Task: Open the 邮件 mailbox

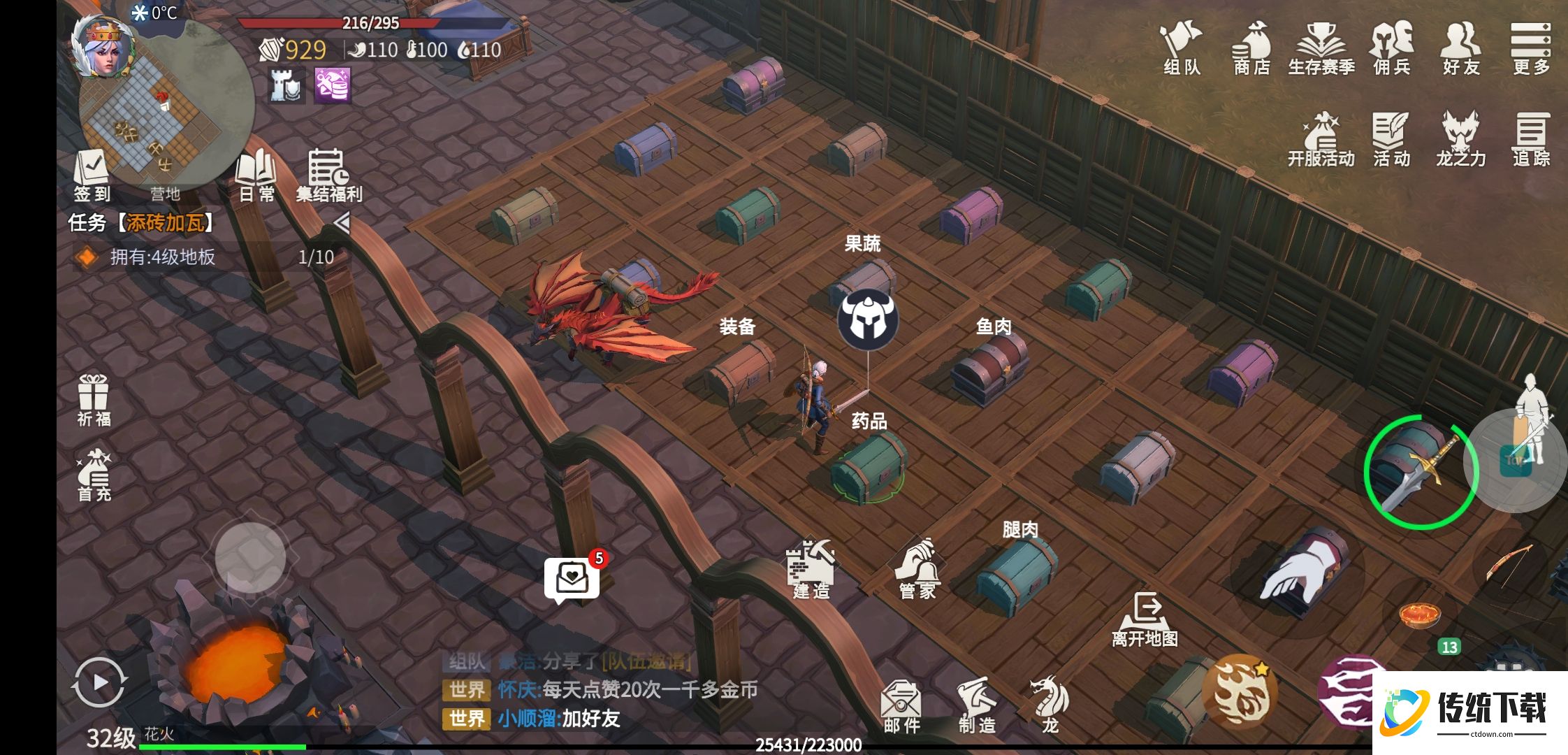Action: (901, 706)
